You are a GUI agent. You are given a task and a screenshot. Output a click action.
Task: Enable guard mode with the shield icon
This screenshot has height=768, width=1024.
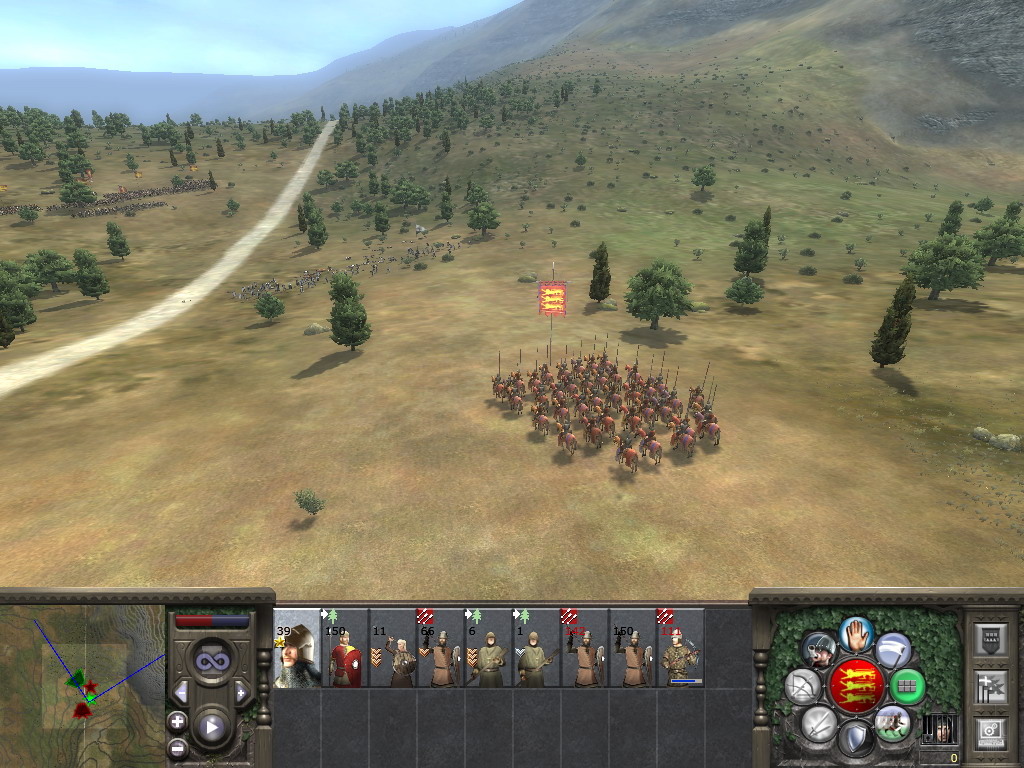(856, 739)
